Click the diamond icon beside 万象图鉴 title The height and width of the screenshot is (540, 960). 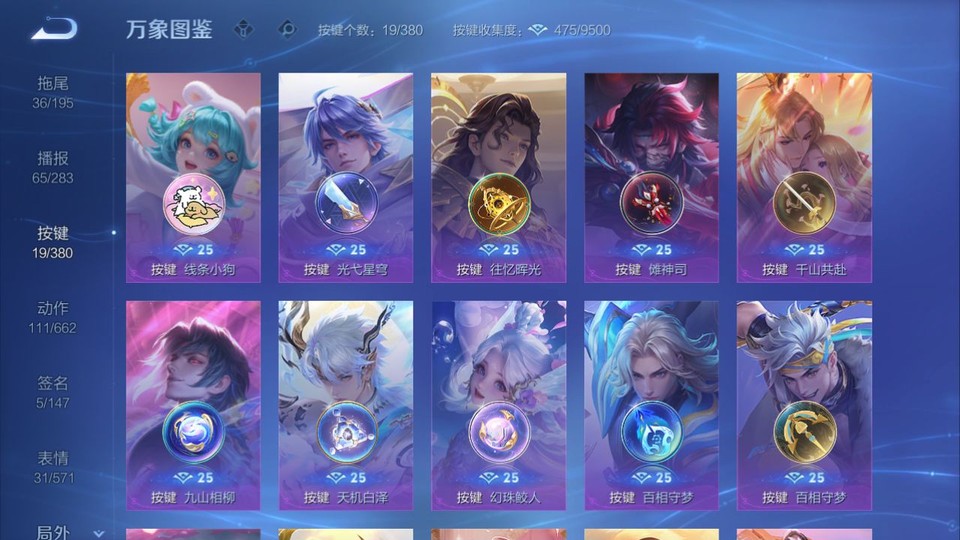click(244, 29)
